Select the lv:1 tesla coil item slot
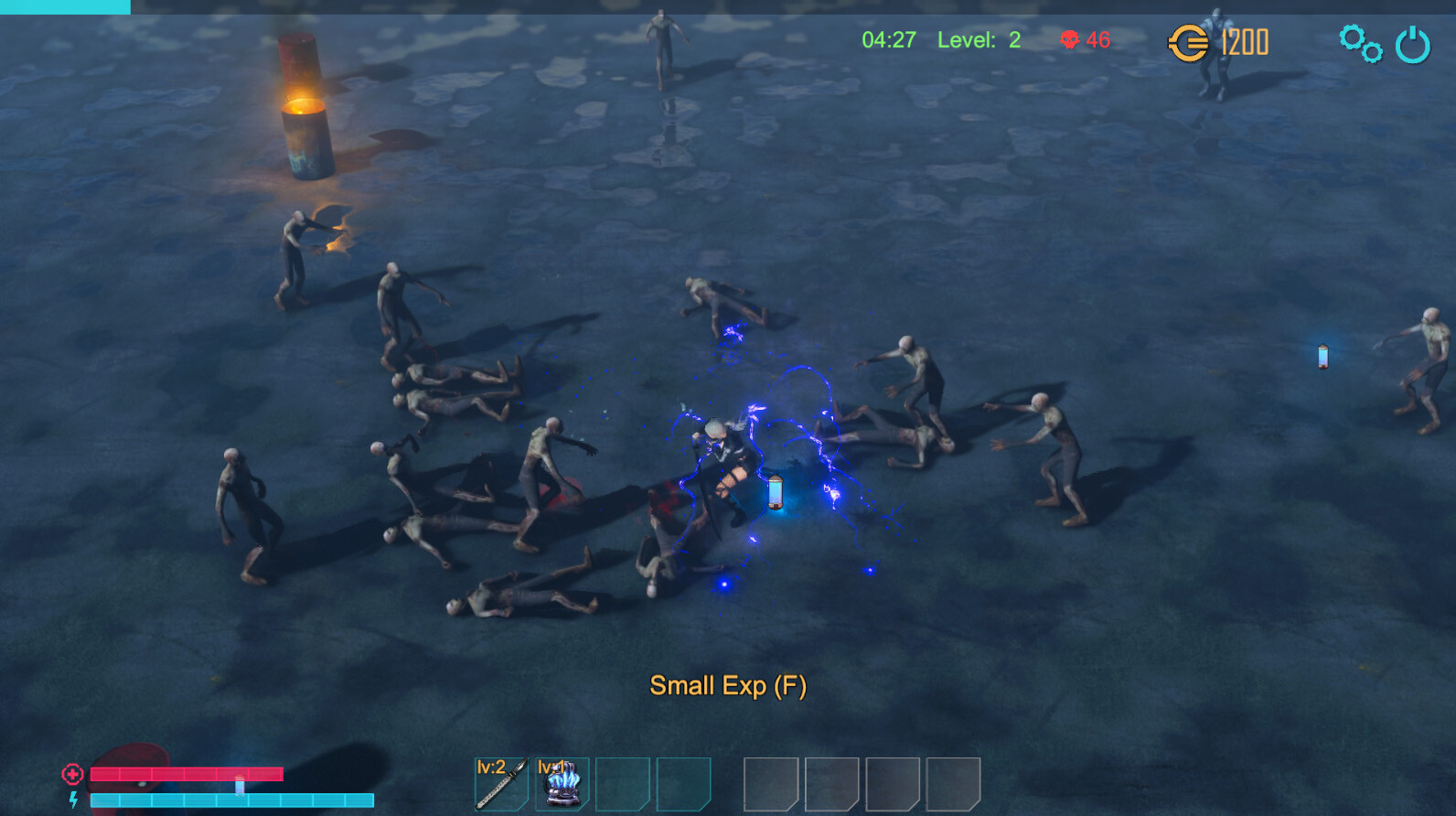1456x816 pixels. point(561,782)
